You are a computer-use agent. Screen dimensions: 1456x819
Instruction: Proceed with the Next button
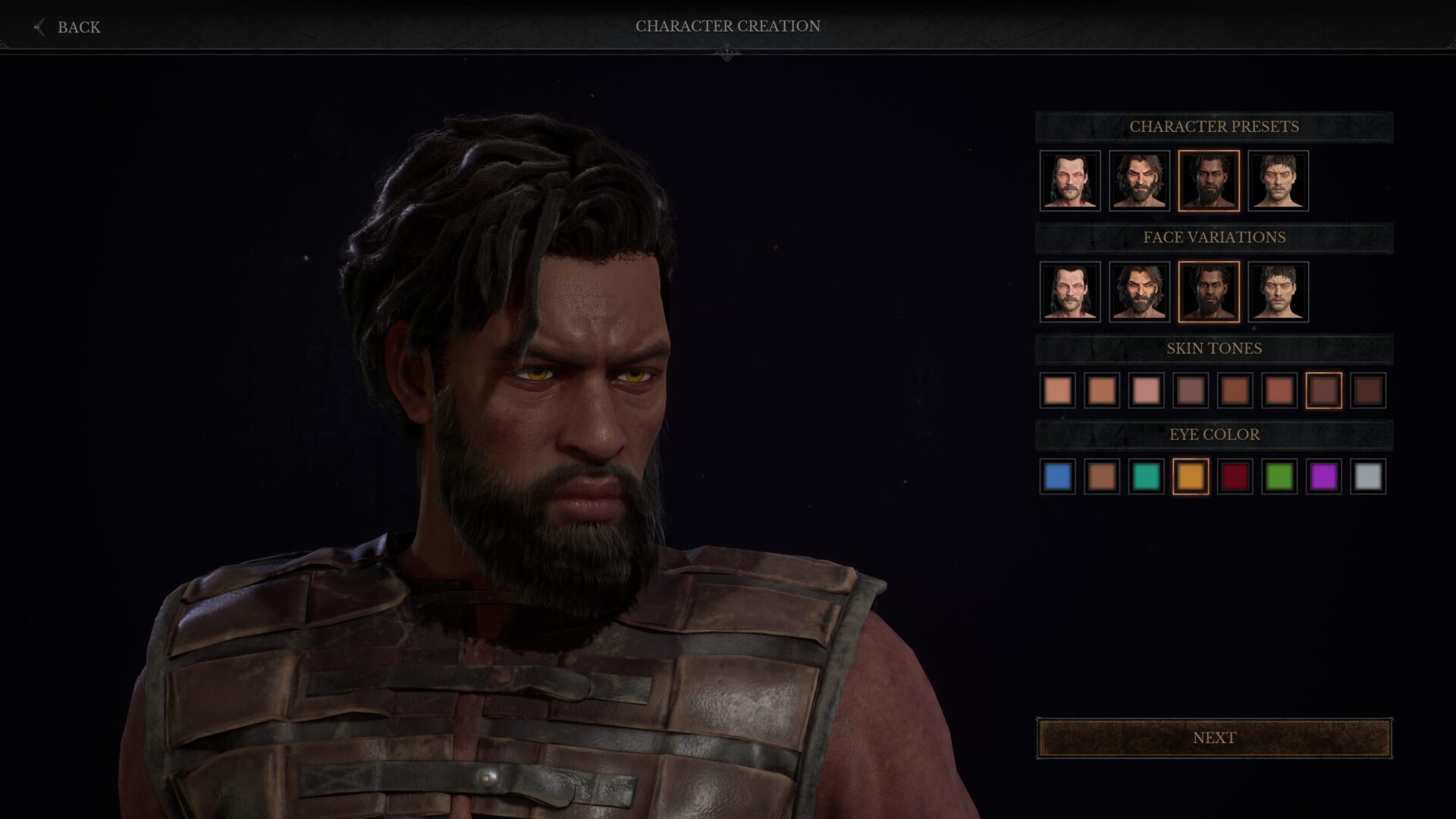pyautogui.click(x=1214, y=738)
